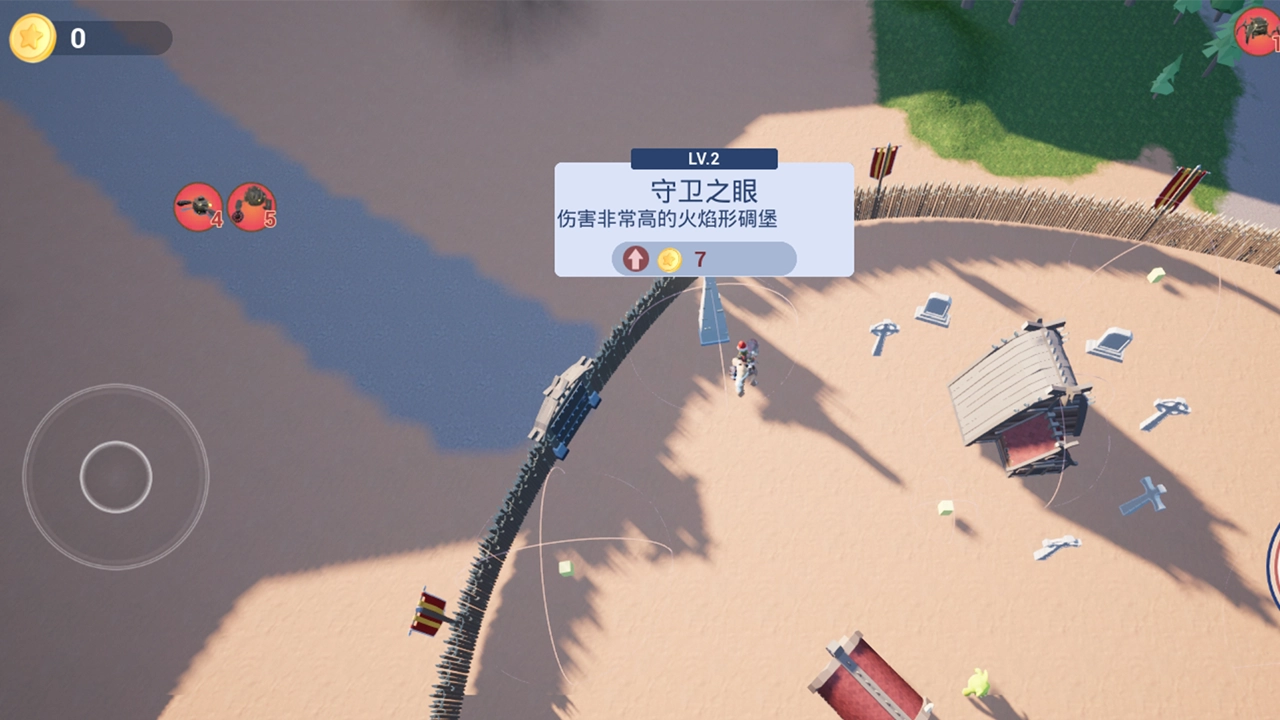The image size is (1280, 720).
Task: Select the machine gun turret icon showing x5
Action: (252, 206)
